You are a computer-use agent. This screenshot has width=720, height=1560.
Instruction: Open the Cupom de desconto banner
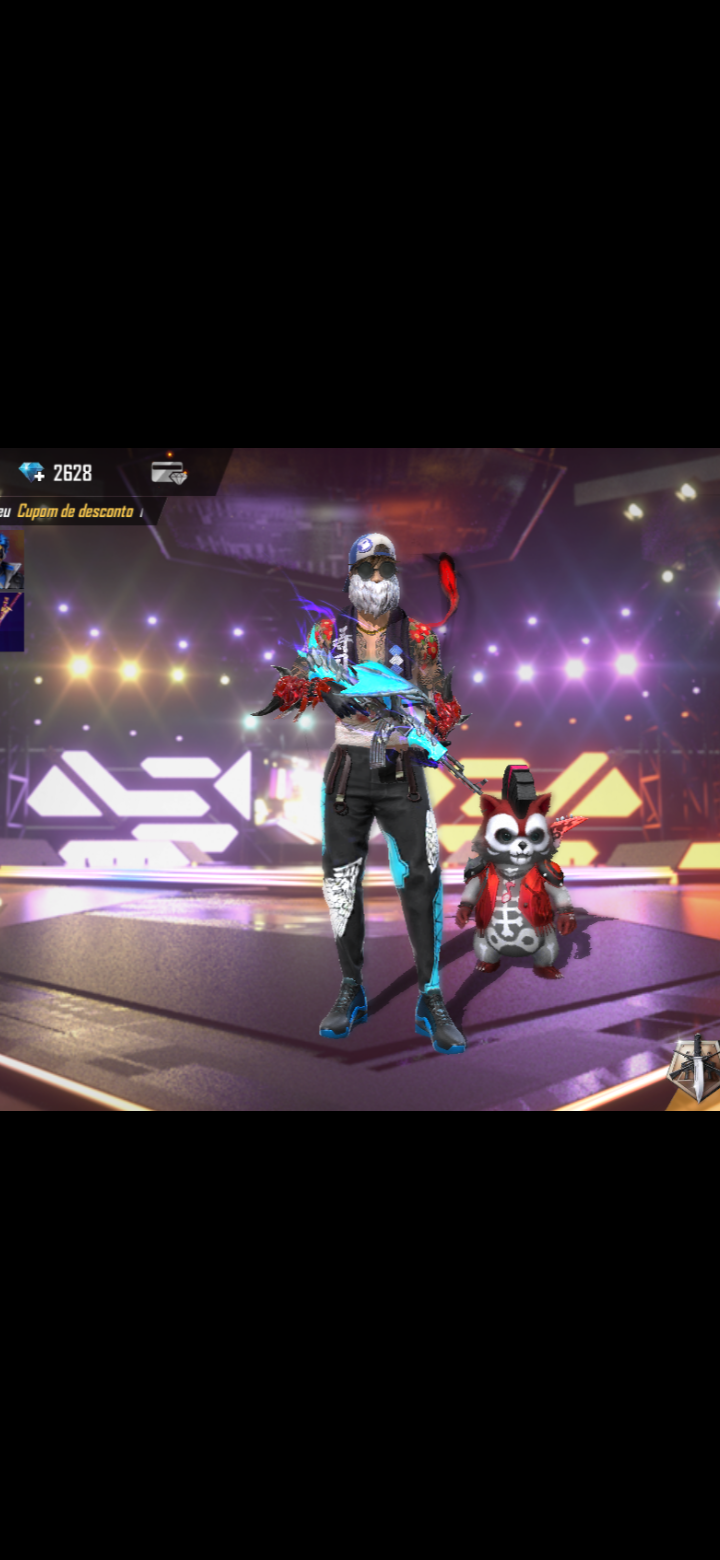point(76,511)
